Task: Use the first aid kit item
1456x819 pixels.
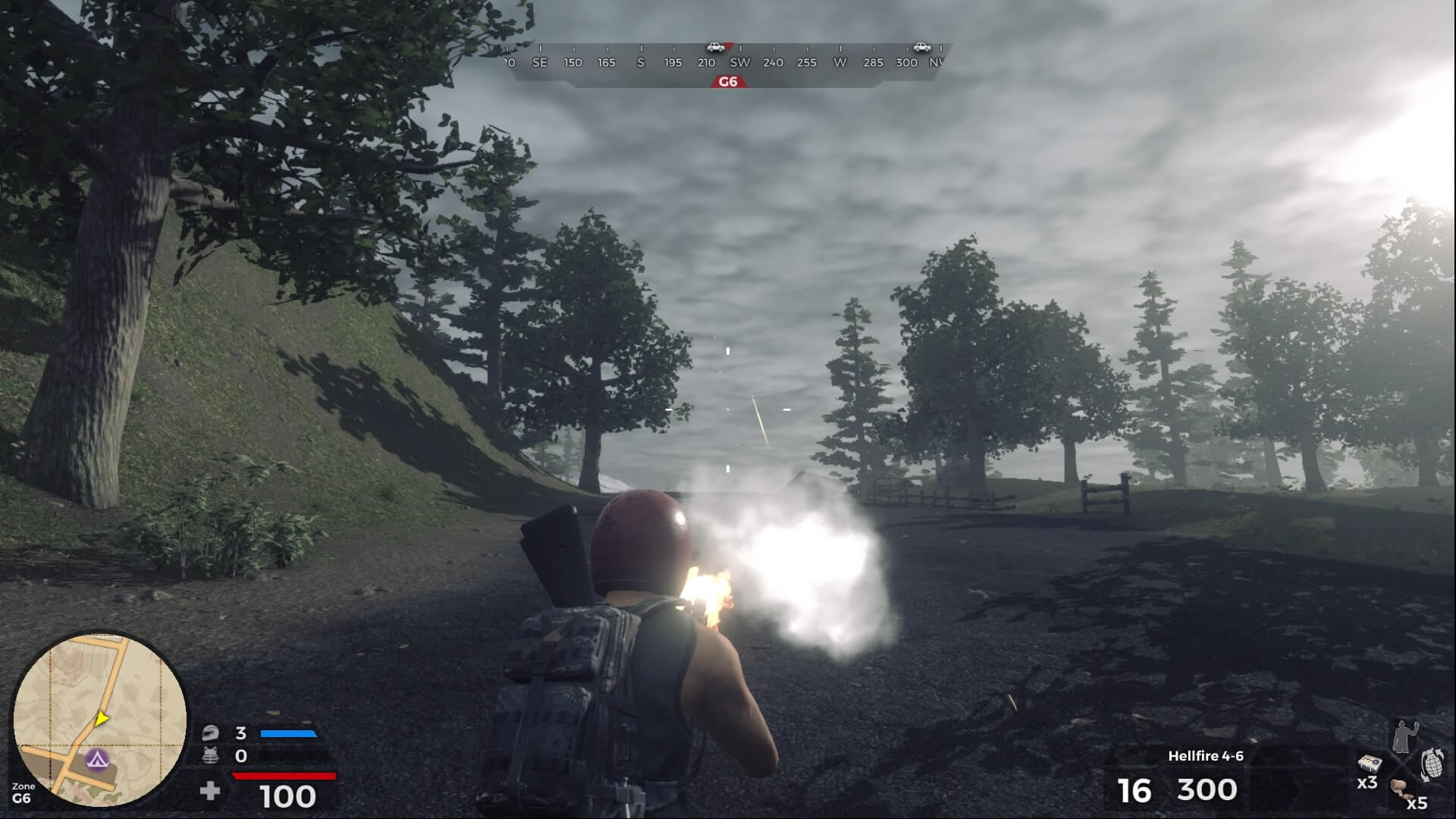Action: click(1369, 764)
